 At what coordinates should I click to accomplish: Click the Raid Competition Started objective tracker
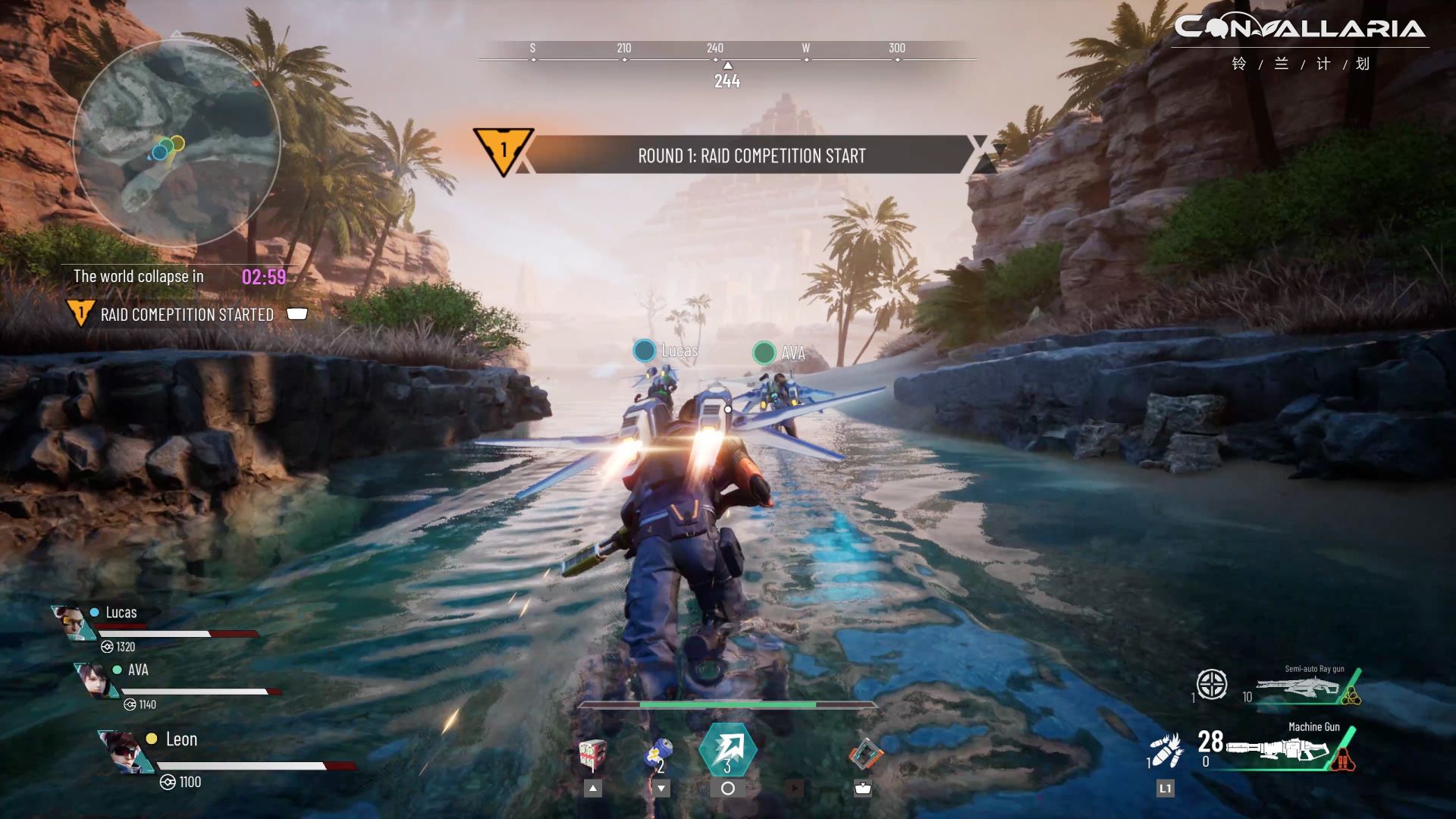point(187,315)
